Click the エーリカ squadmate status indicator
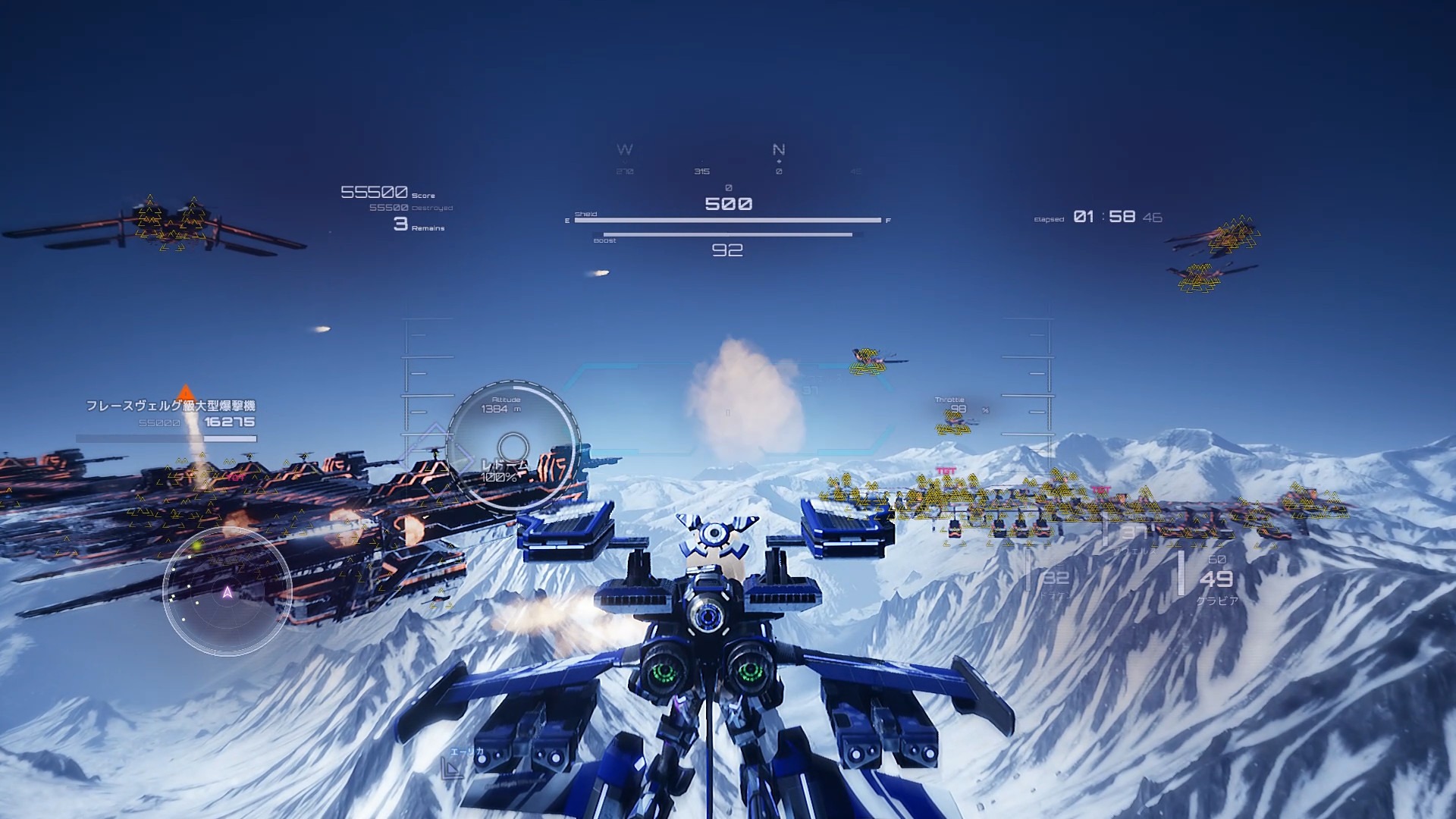Screen dimensions: 1456x819 tap(466, 752)
